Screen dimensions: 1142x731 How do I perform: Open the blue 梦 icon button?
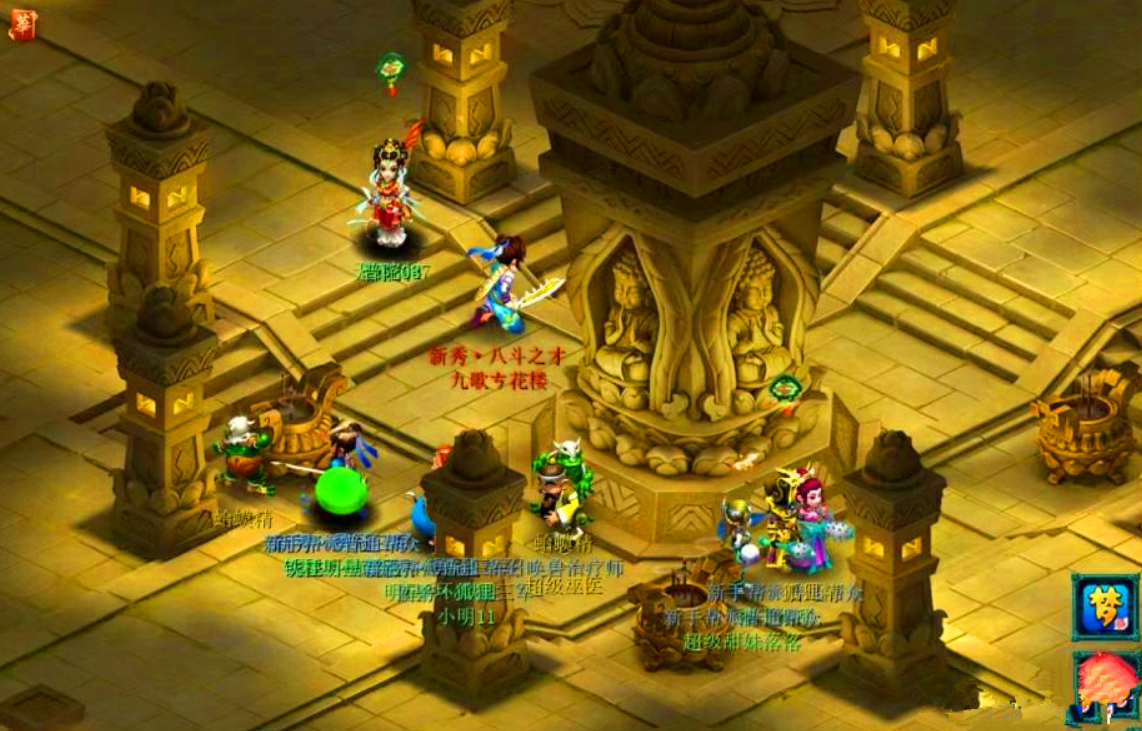click(x=1104, y=607)
